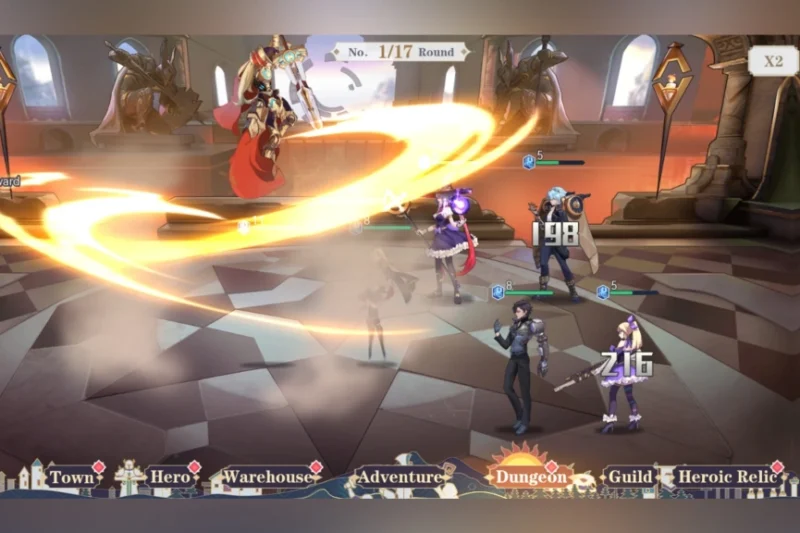
Task: Go to the Adventure tab
Action: click(399, 478)
